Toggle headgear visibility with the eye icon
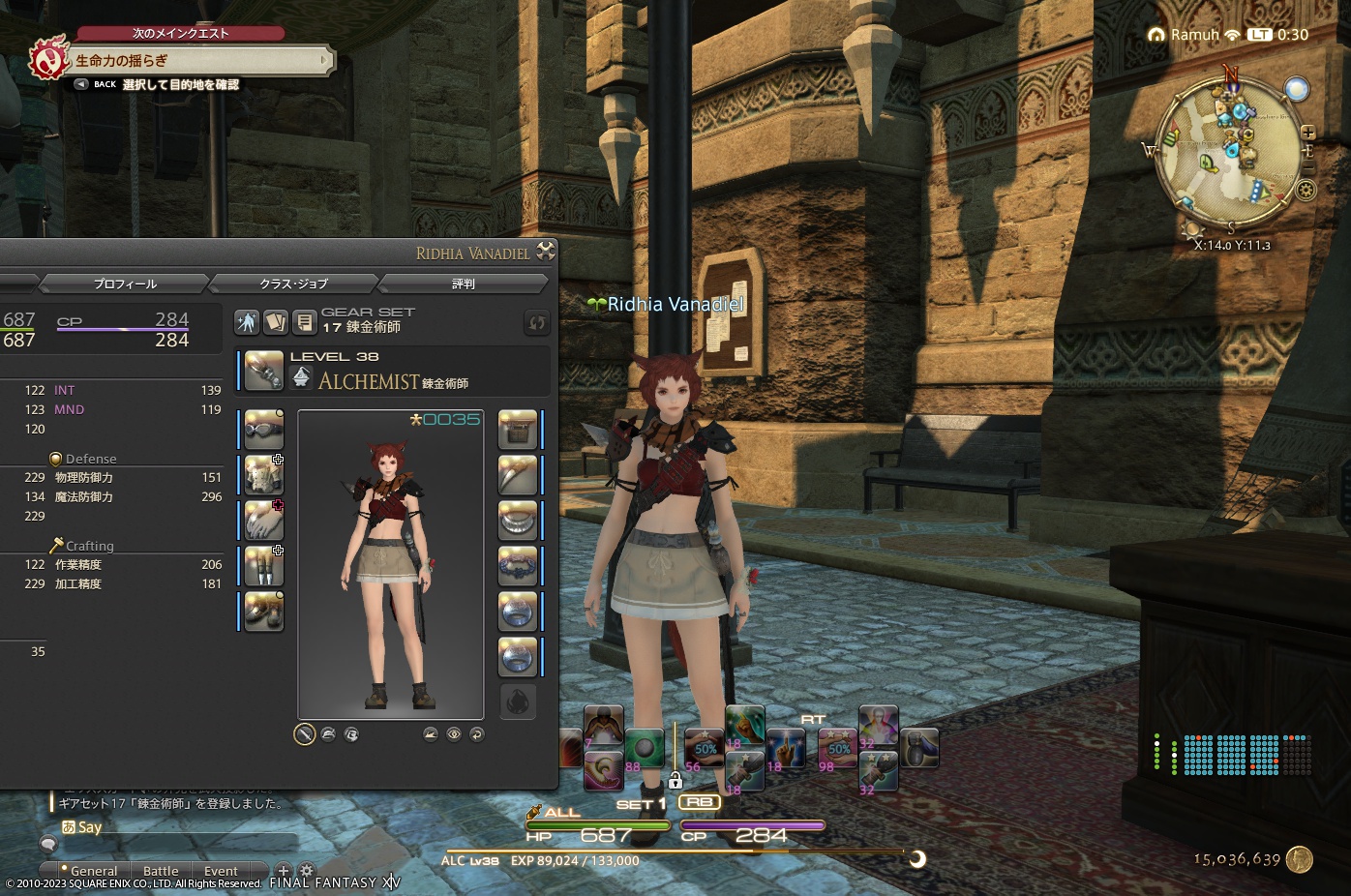This screenshot has width=1351, height=896. [x=453, y=734]
